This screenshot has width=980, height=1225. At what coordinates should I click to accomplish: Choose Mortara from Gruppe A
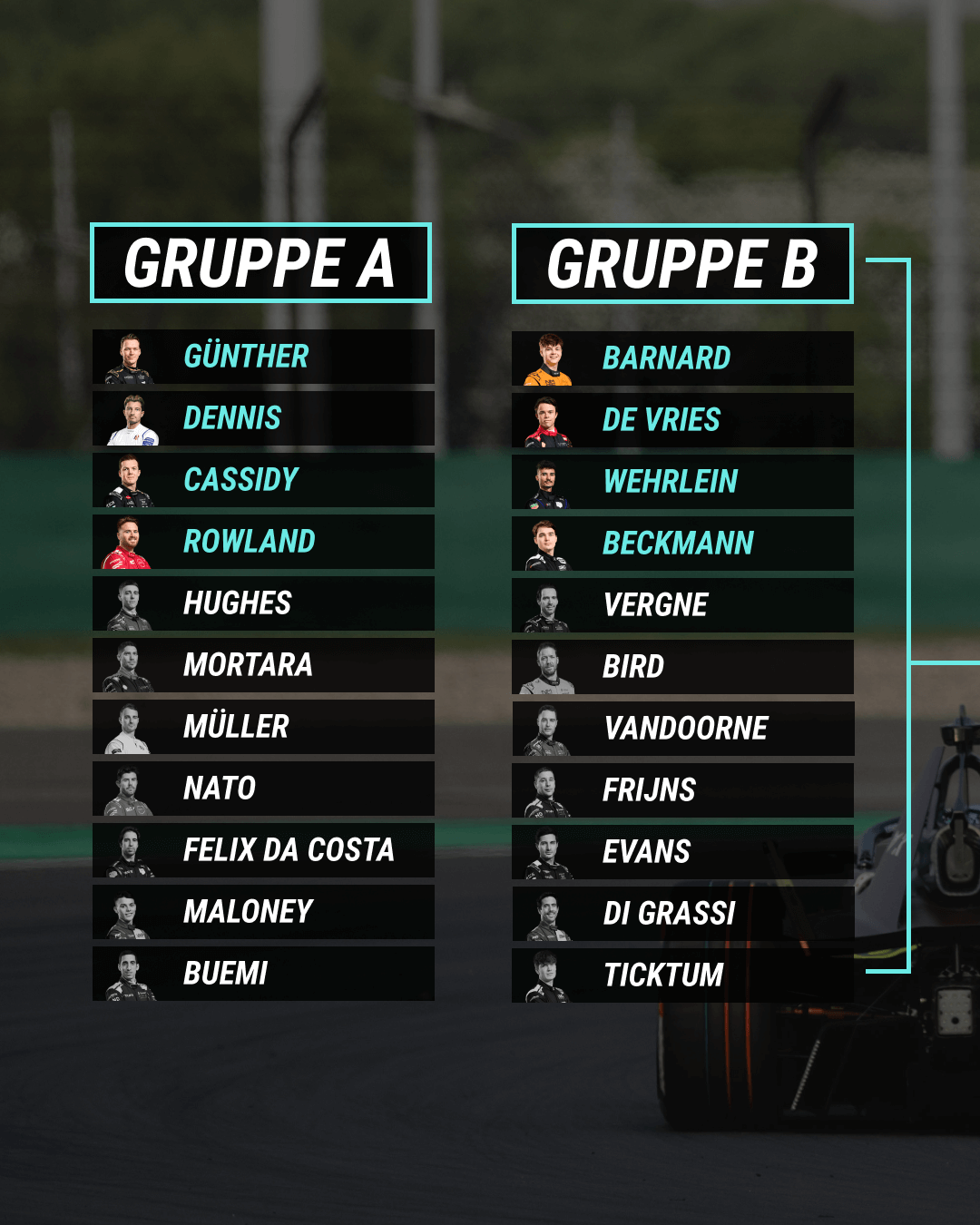point(263,665)
